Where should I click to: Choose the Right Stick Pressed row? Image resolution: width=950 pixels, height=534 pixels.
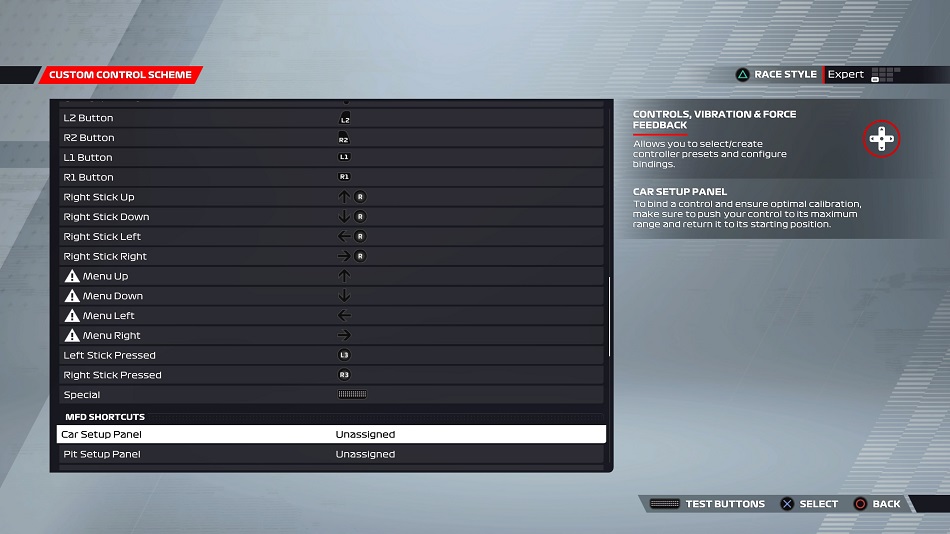pos(331,375)
